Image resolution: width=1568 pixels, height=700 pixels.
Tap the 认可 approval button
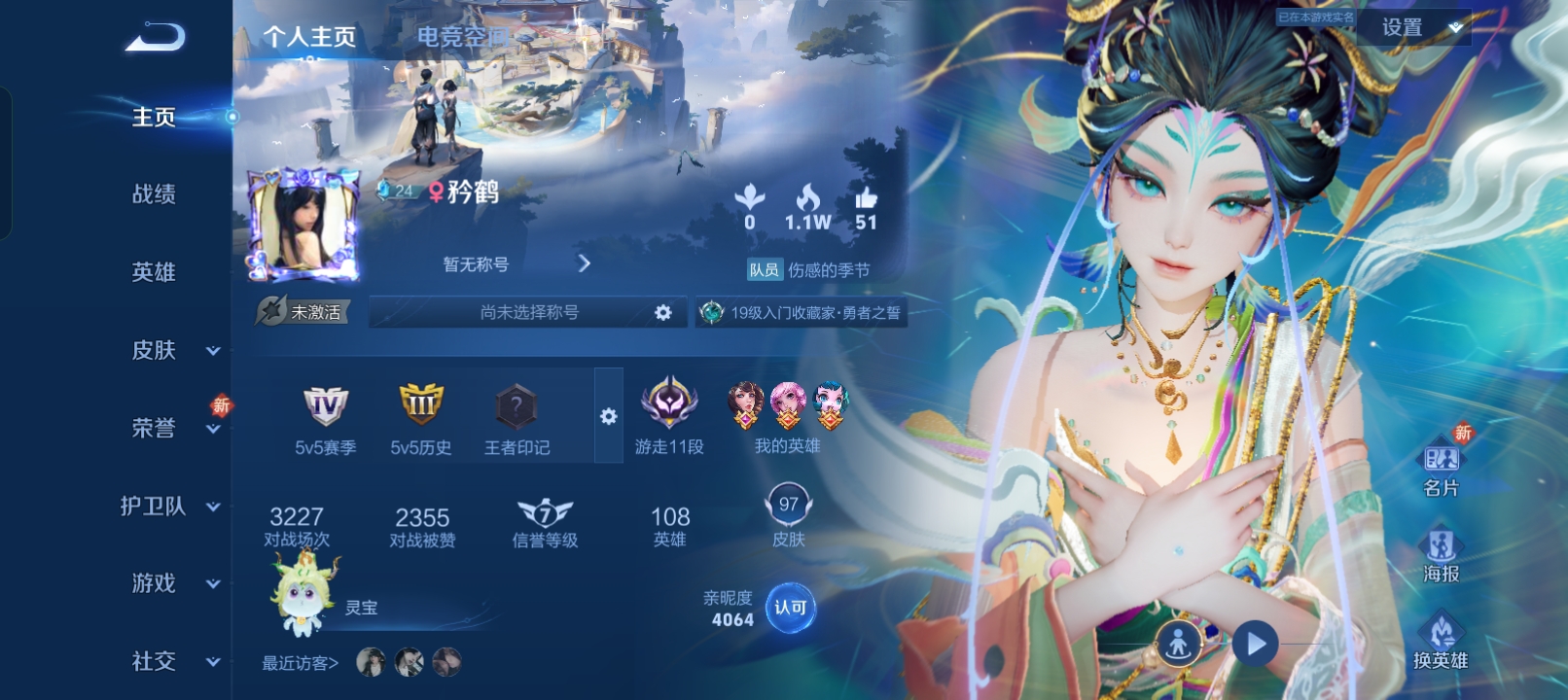tap(790, 608)
